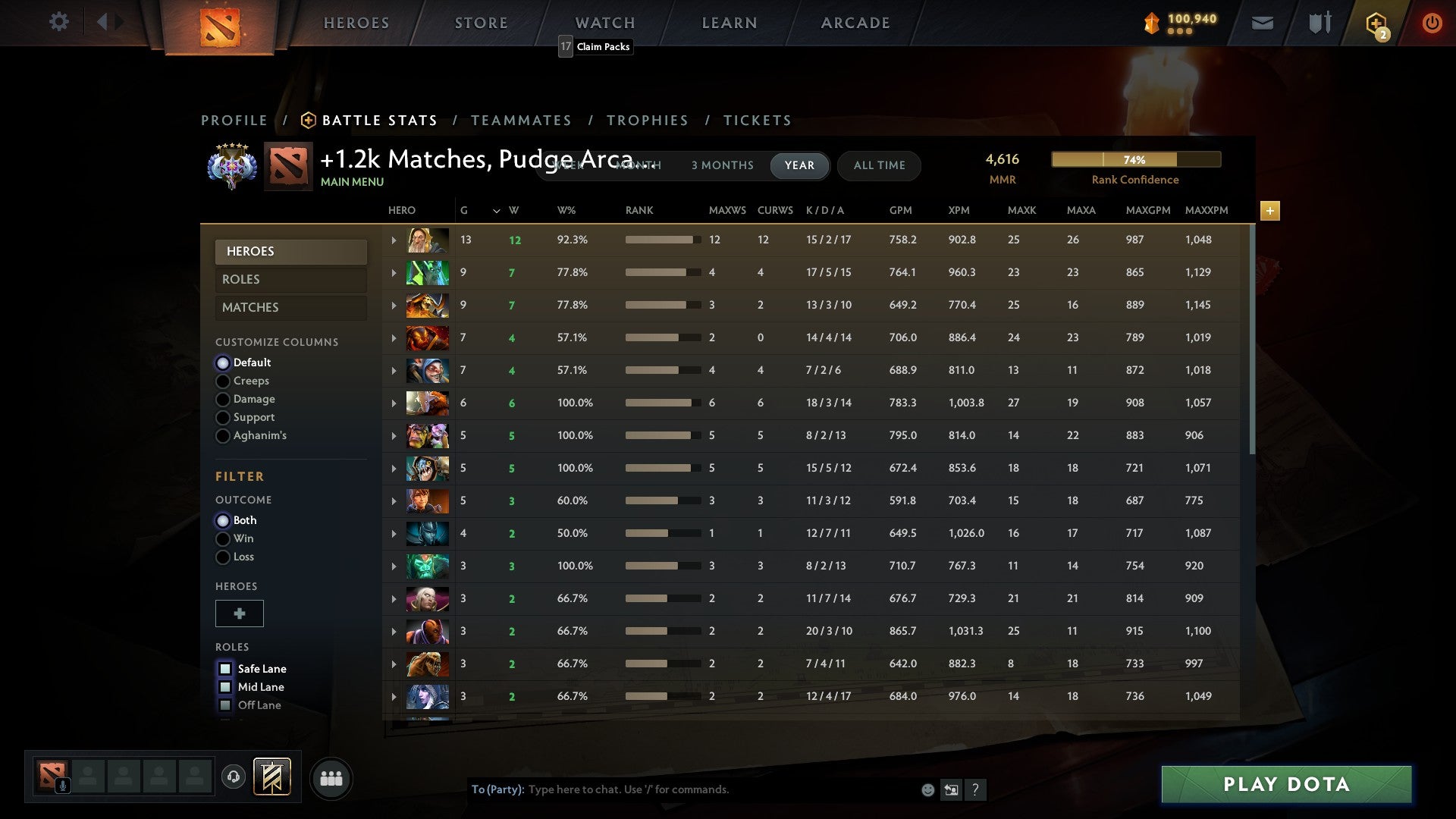The width and height of the screenshot is (1456, 819).
Task: Open the ARCADE menu item
Action: pos(855,22)
